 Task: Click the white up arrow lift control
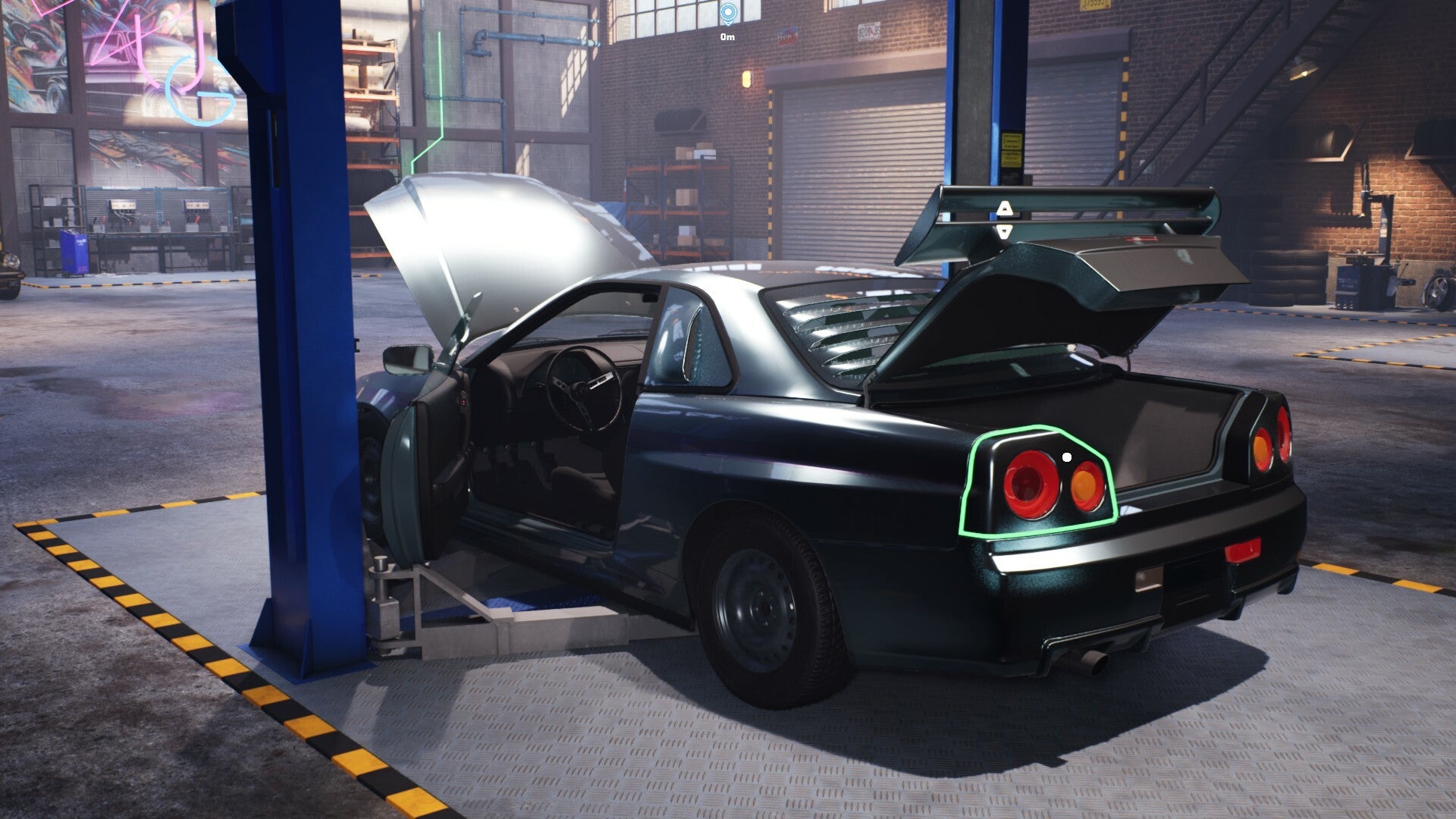tap(1004, 207)
